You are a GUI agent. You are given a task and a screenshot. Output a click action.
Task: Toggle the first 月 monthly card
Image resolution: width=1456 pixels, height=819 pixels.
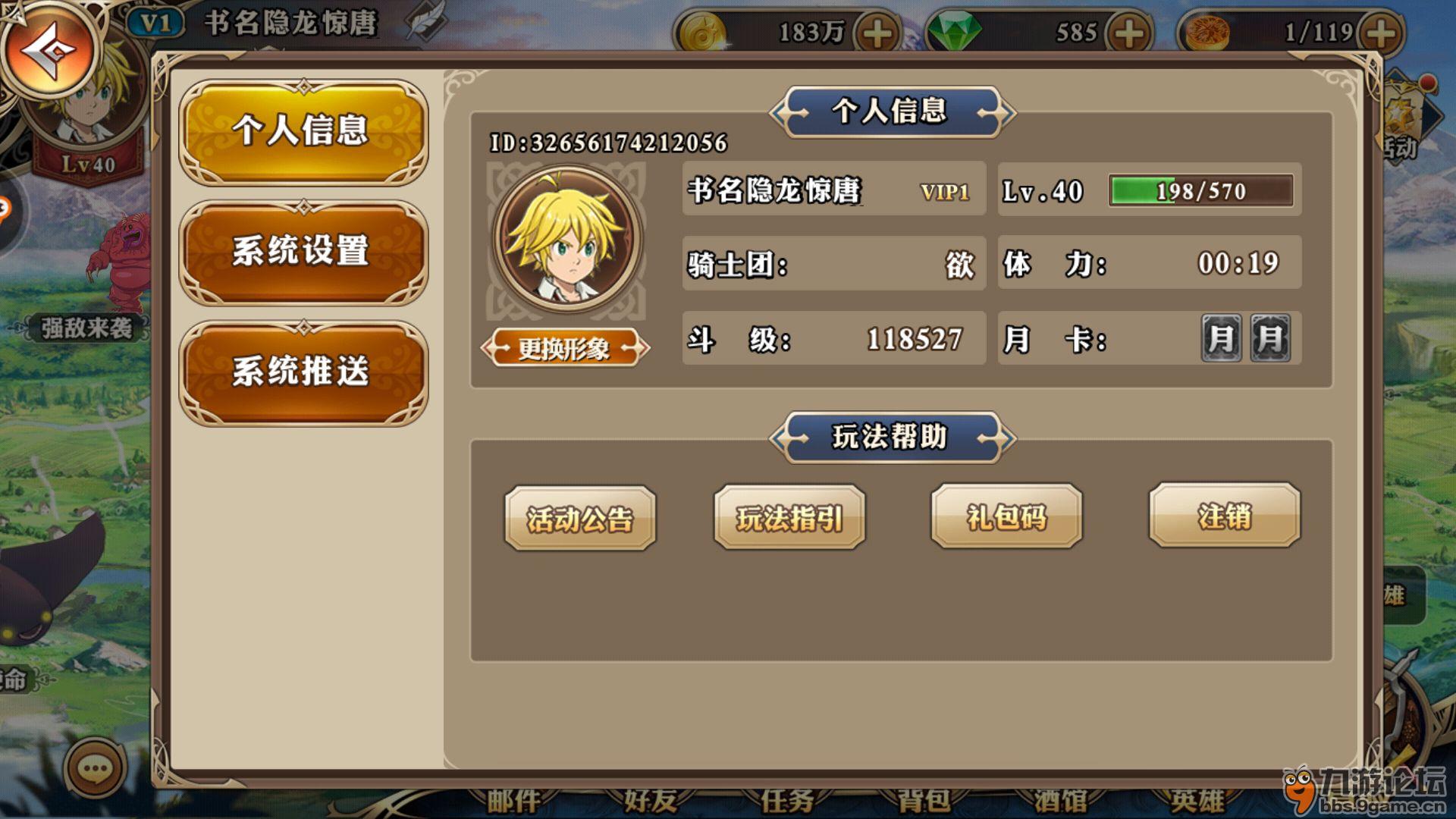pyautogui.click(x=1222, y=339)
